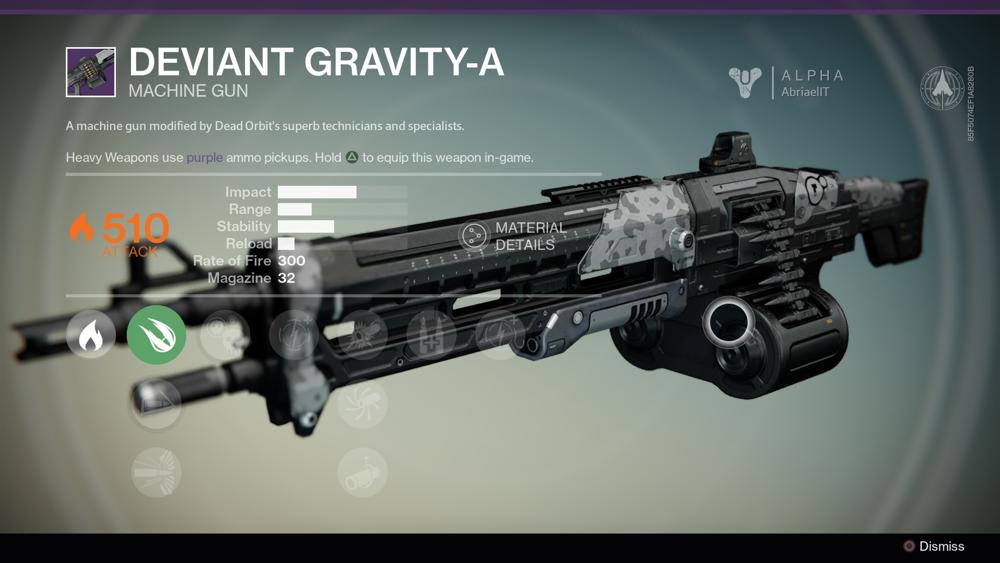This screenshot has height=563, width=1000.
Task: Select the Solar flame damage perk
Action: [91, 335]
